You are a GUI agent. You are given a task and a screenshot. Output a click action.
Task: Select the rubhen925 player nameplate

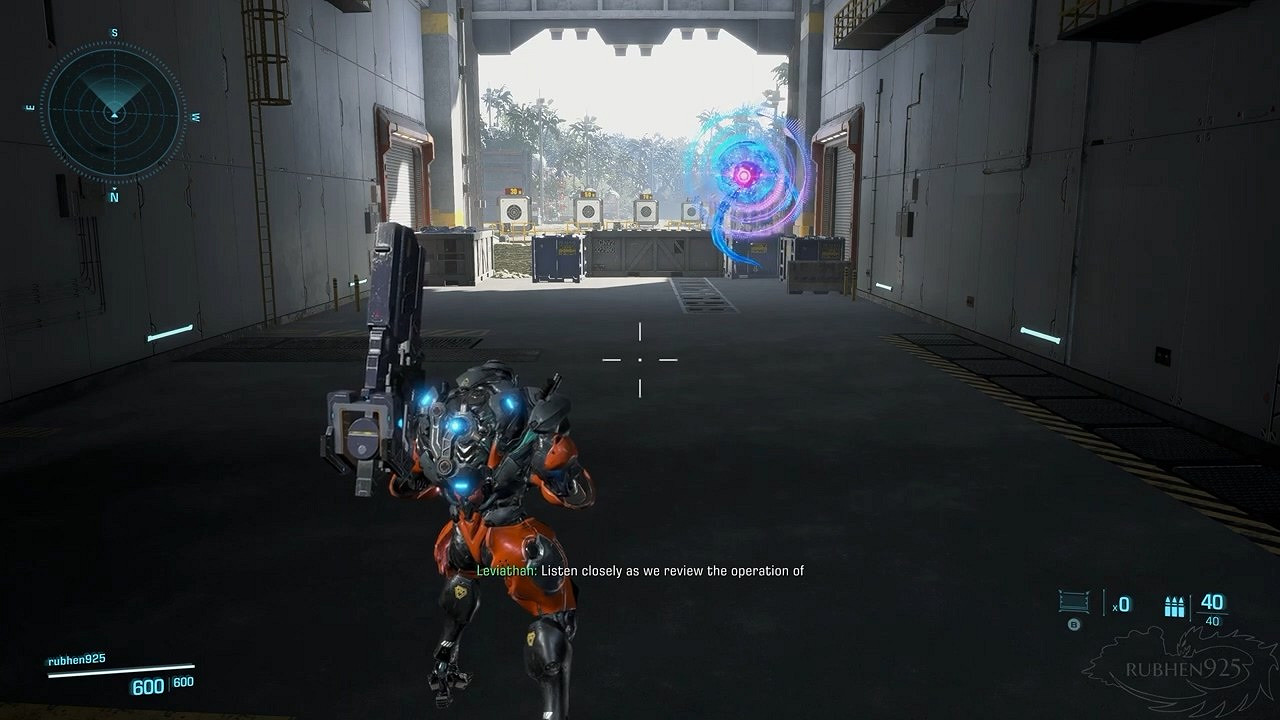(78, 660)
